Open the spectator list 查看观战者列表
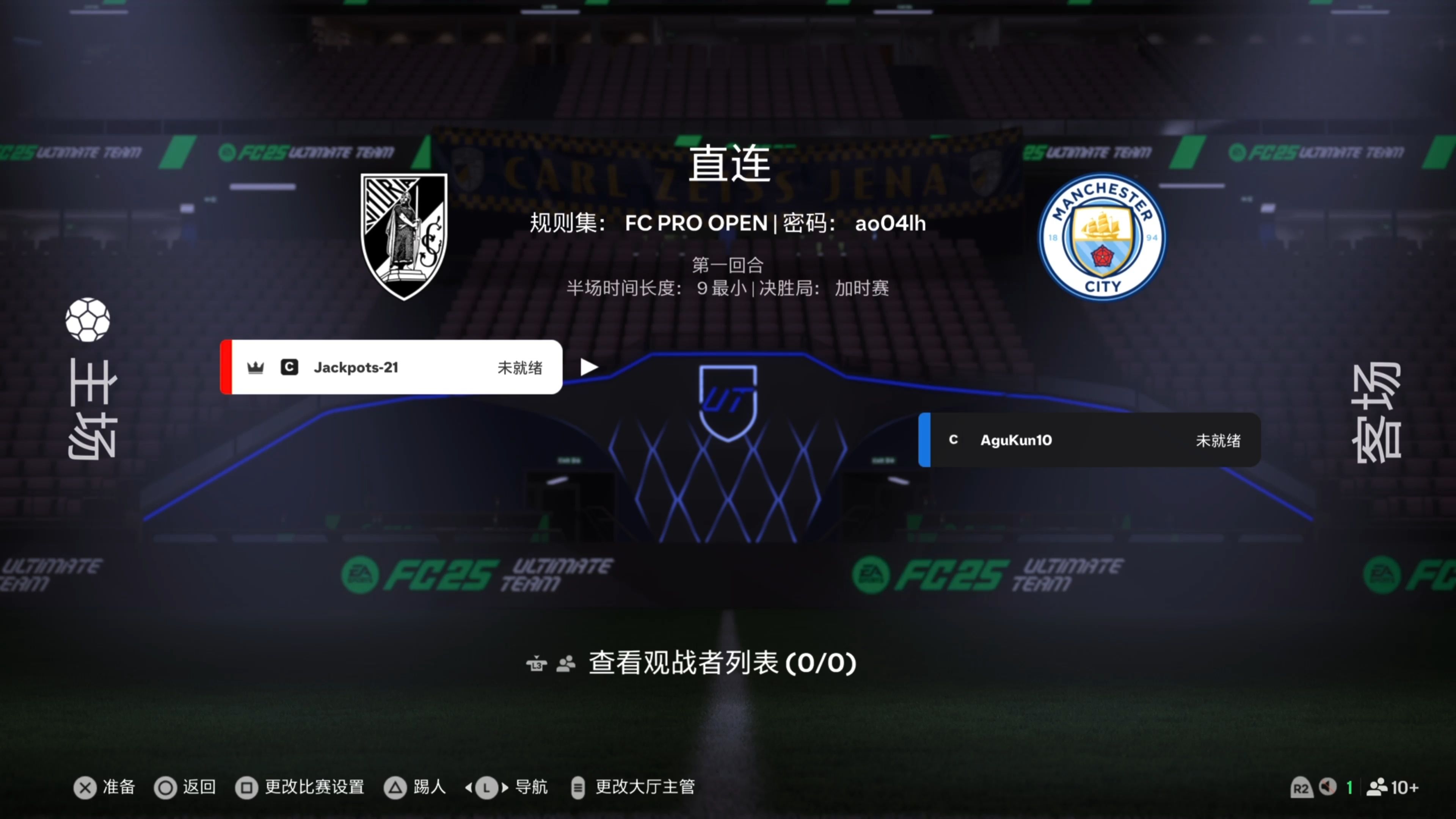 click(721, 662)
